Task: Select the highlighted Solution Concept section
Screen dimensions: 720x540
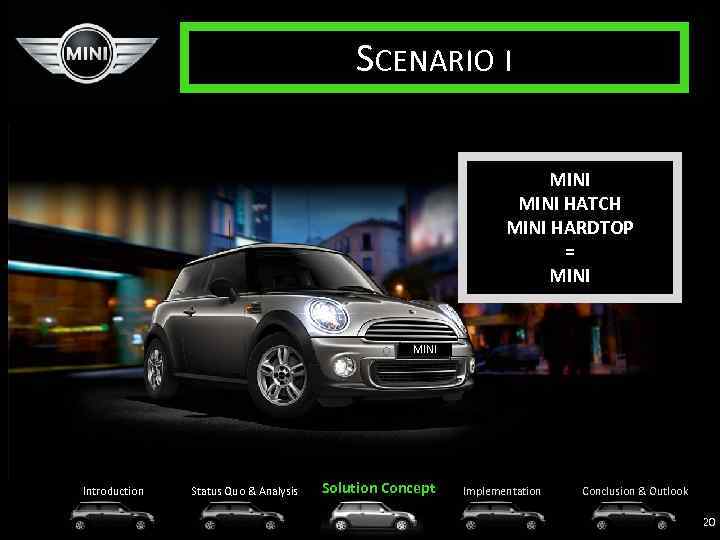Action: (x=379, y=488)
